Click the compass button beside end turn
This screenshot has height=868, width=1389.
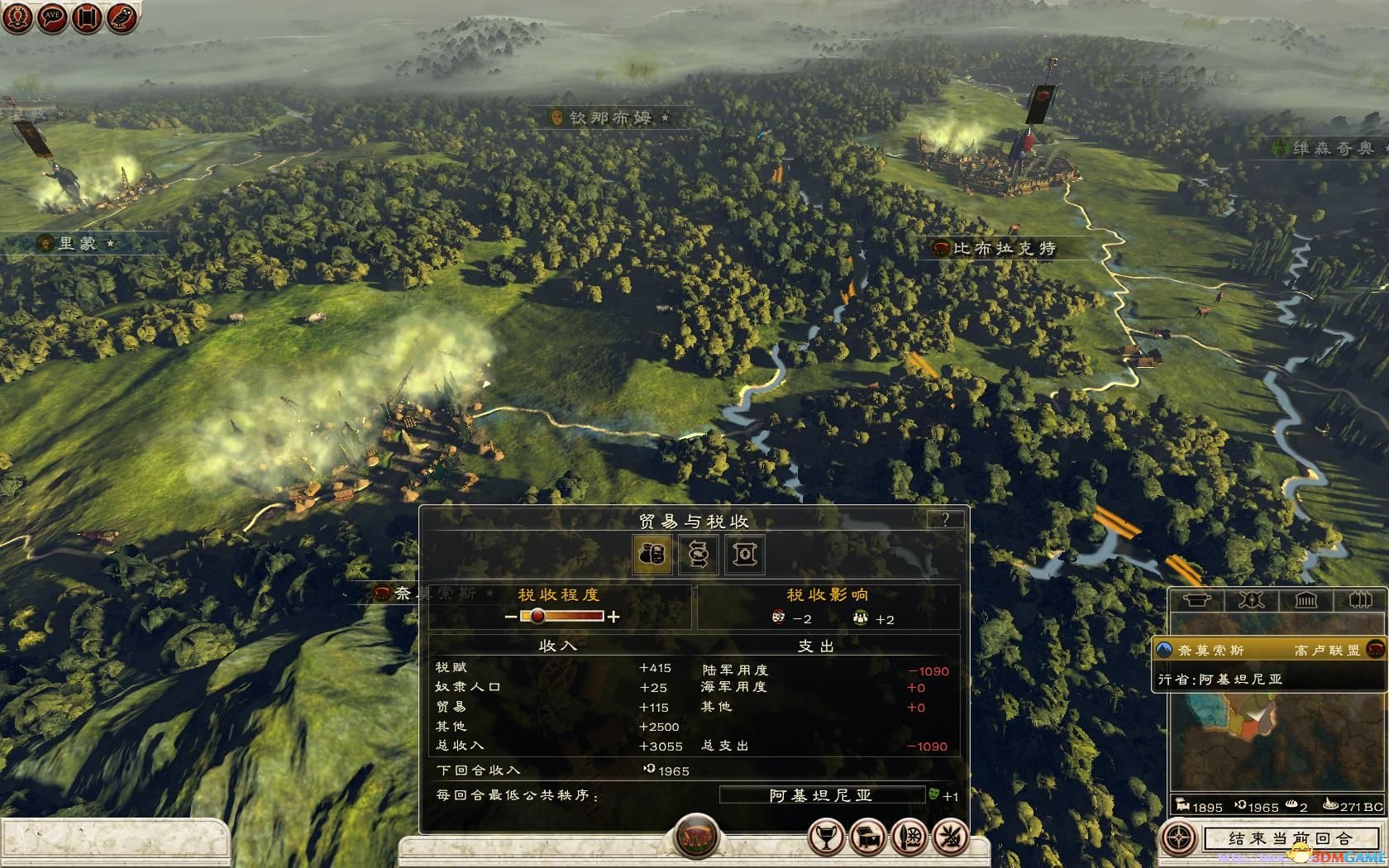coord(1179,838)
